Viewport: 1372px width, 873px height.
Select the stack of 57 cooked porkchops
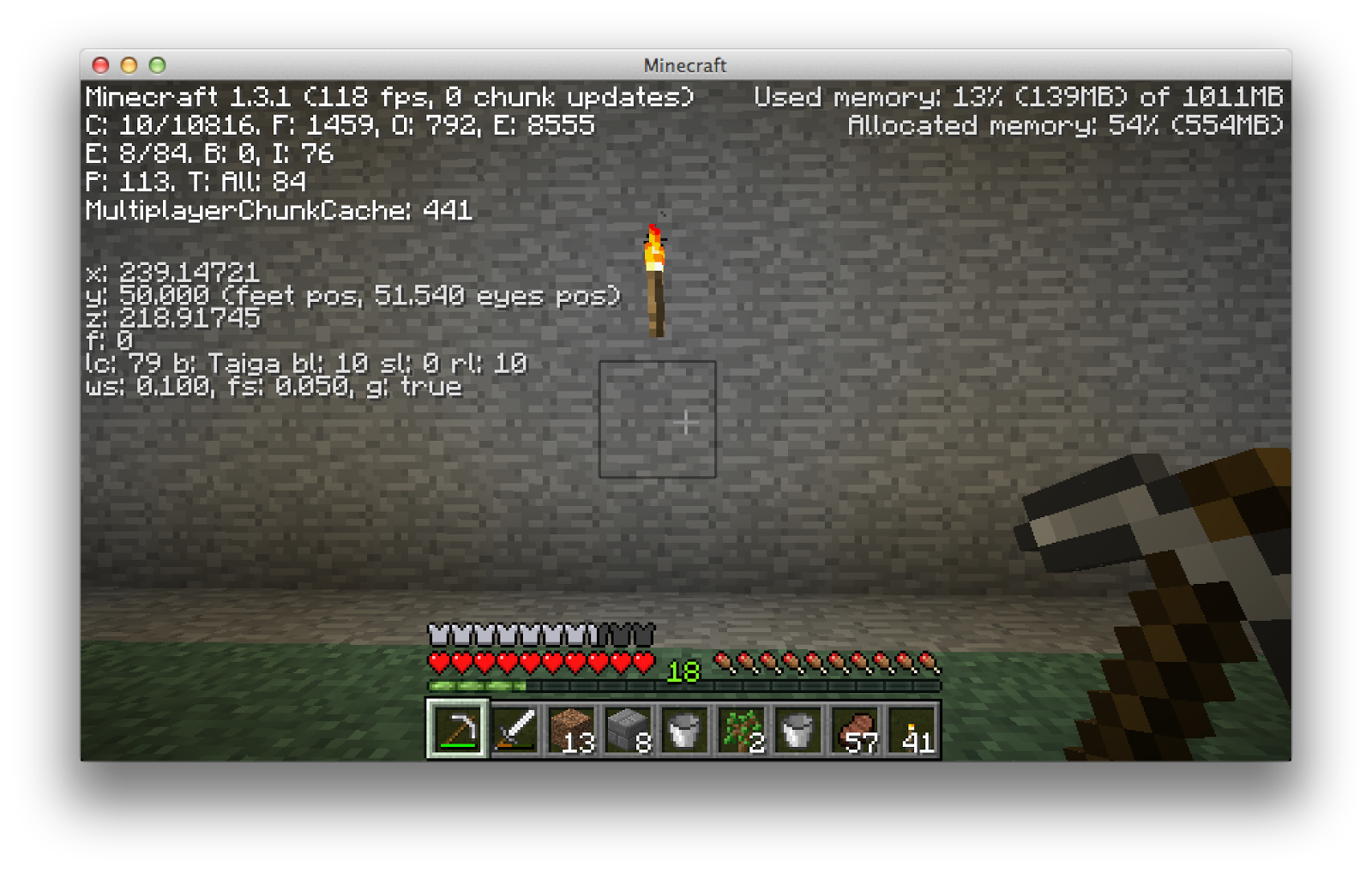856,729
